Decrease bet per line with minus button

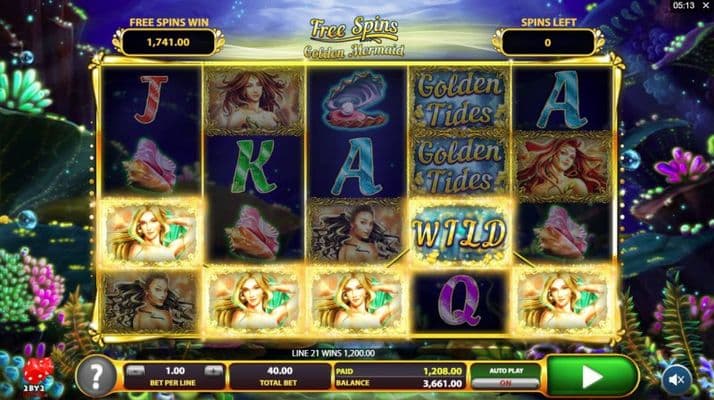point(135,370)
